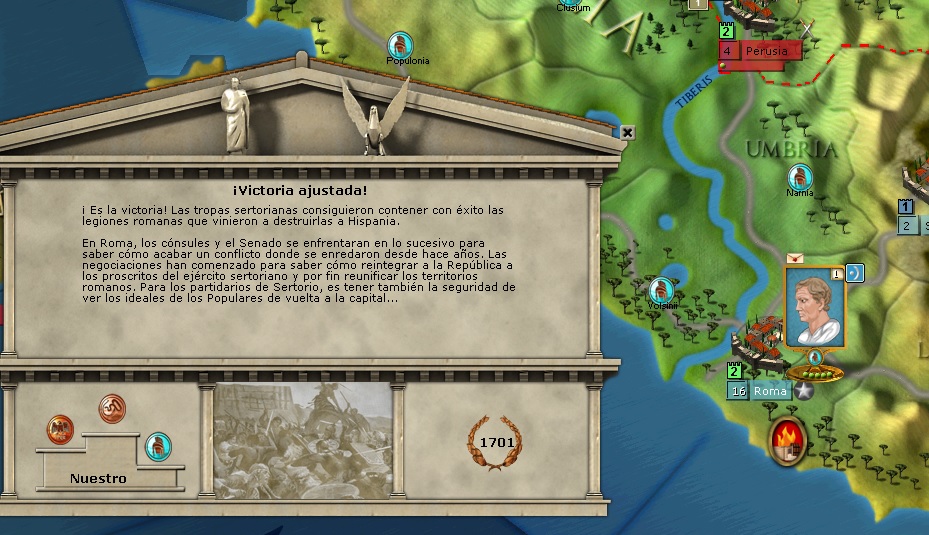Click the Roma city nameplate
The height and width of the screenshot is (535, 929).
coord(771,391)
